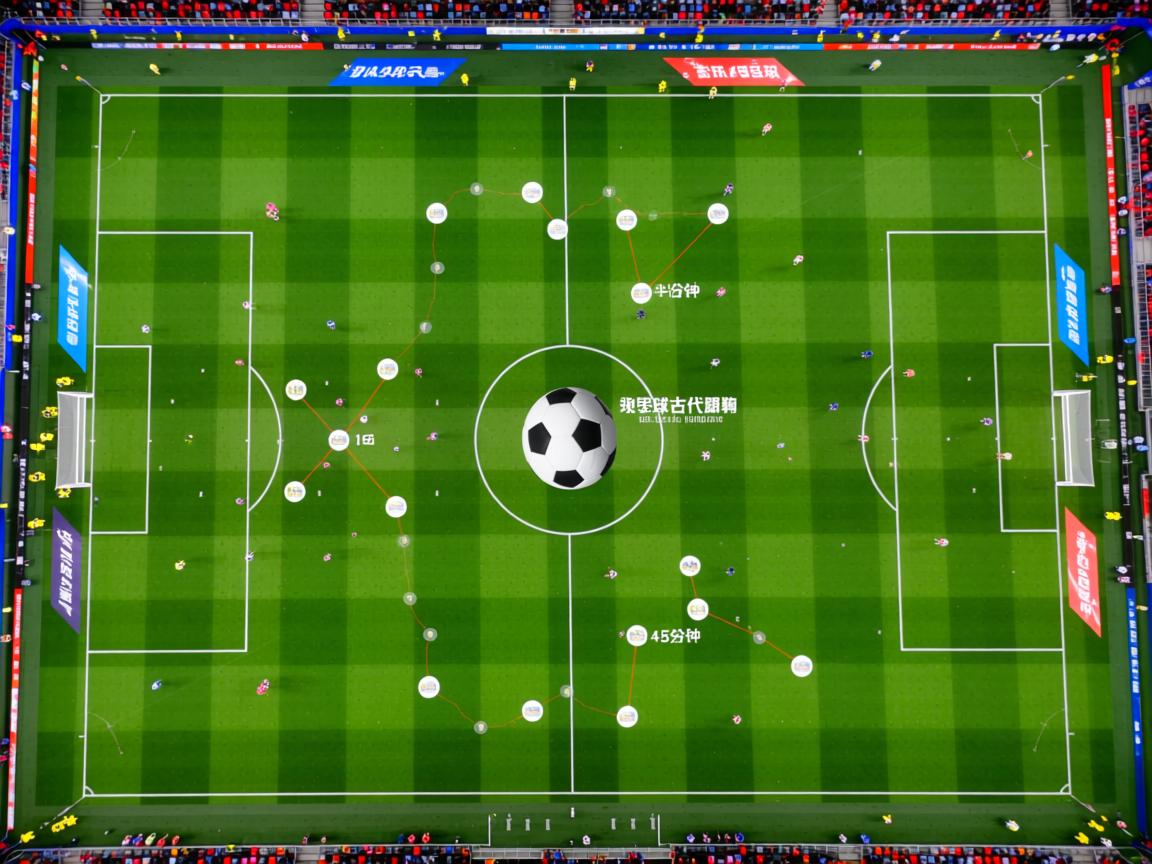Click the large soccer ball icon at centre
1152x864 pixels.
[x=569, y=438]
